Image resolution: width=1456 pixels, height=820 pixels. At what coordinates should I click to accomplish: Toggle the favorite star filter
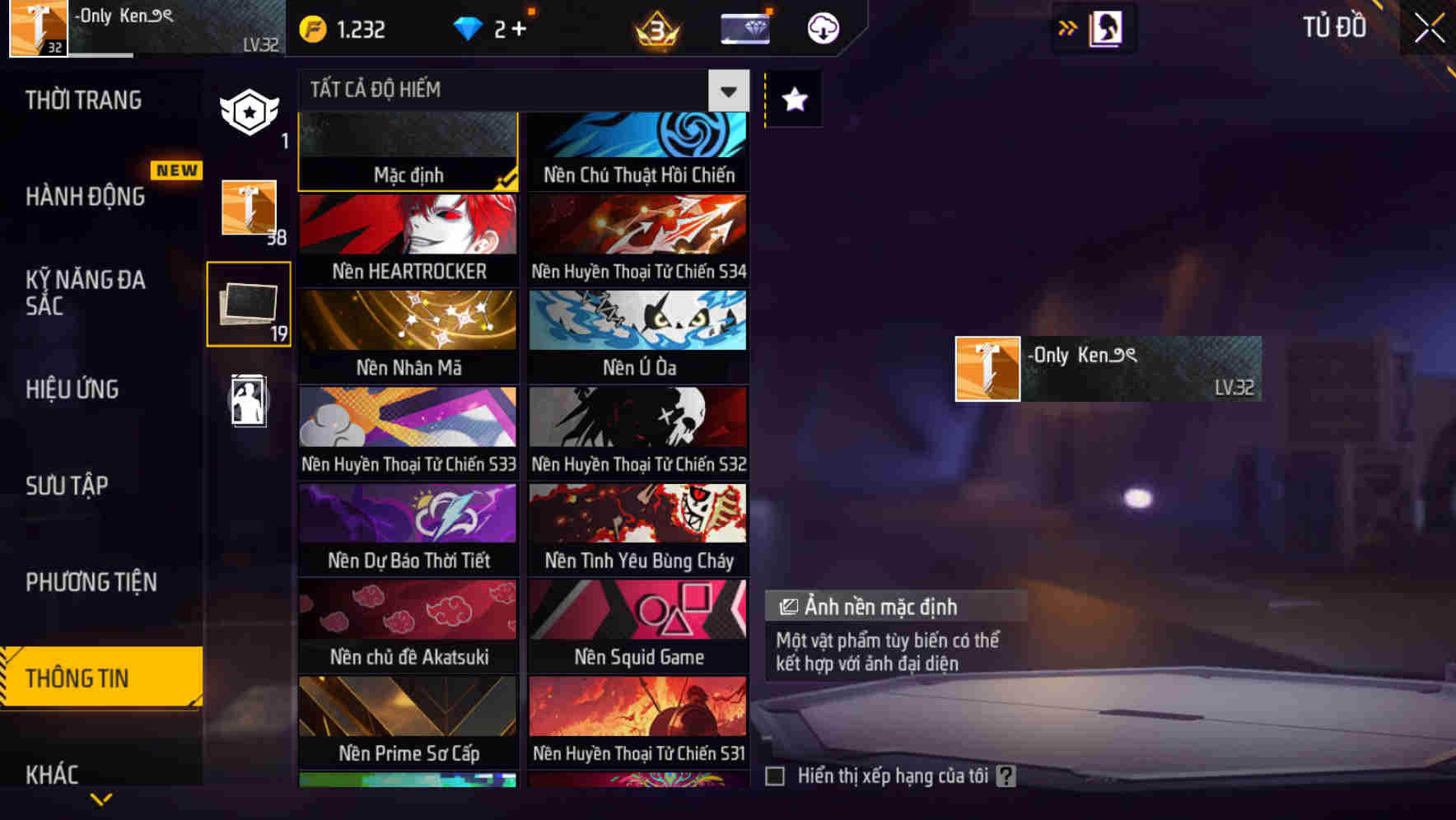click(x=793, y=100)
